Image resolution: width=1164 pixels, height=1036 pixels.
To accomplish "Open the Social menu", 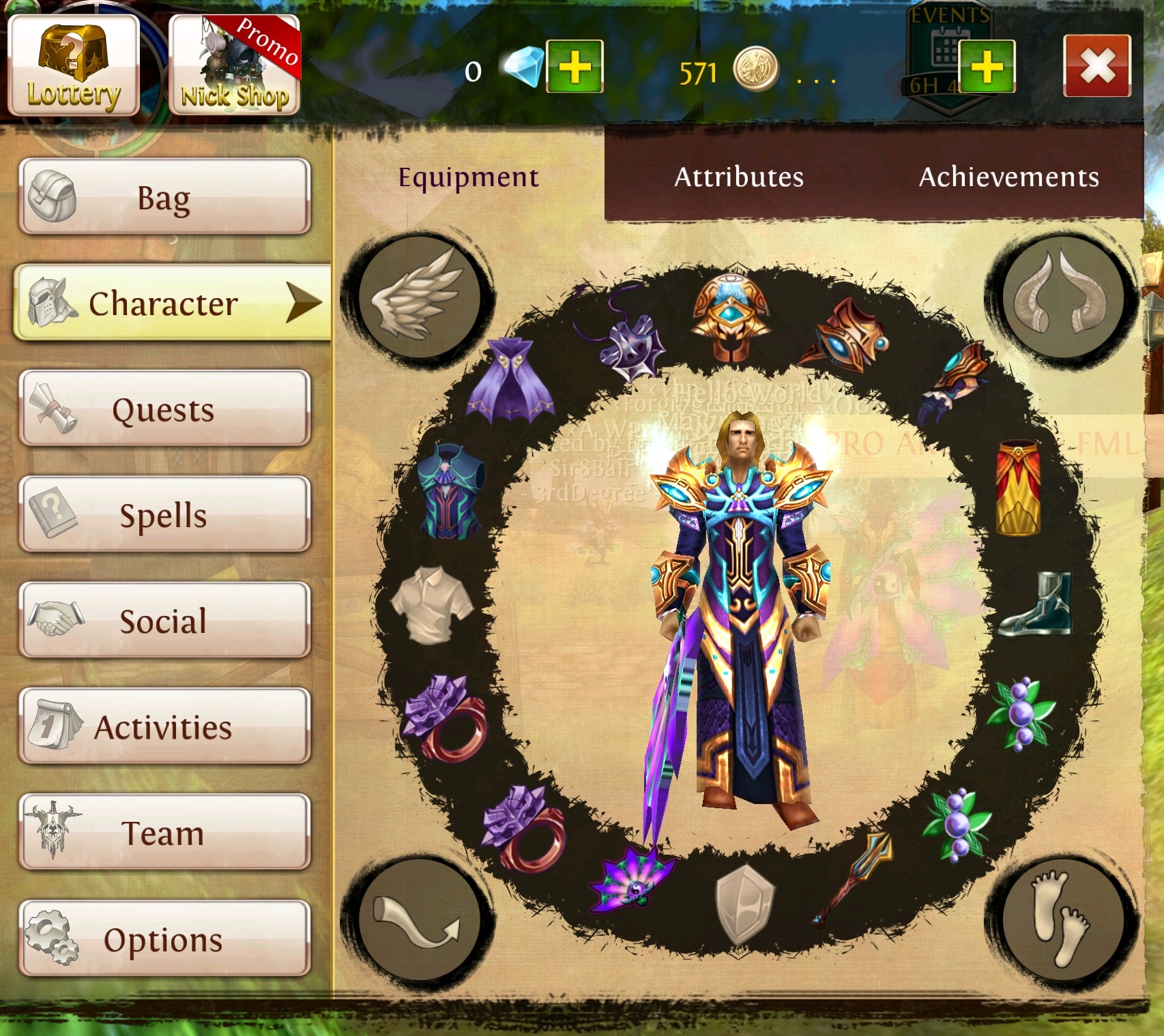I will click(x=164, y=621).
